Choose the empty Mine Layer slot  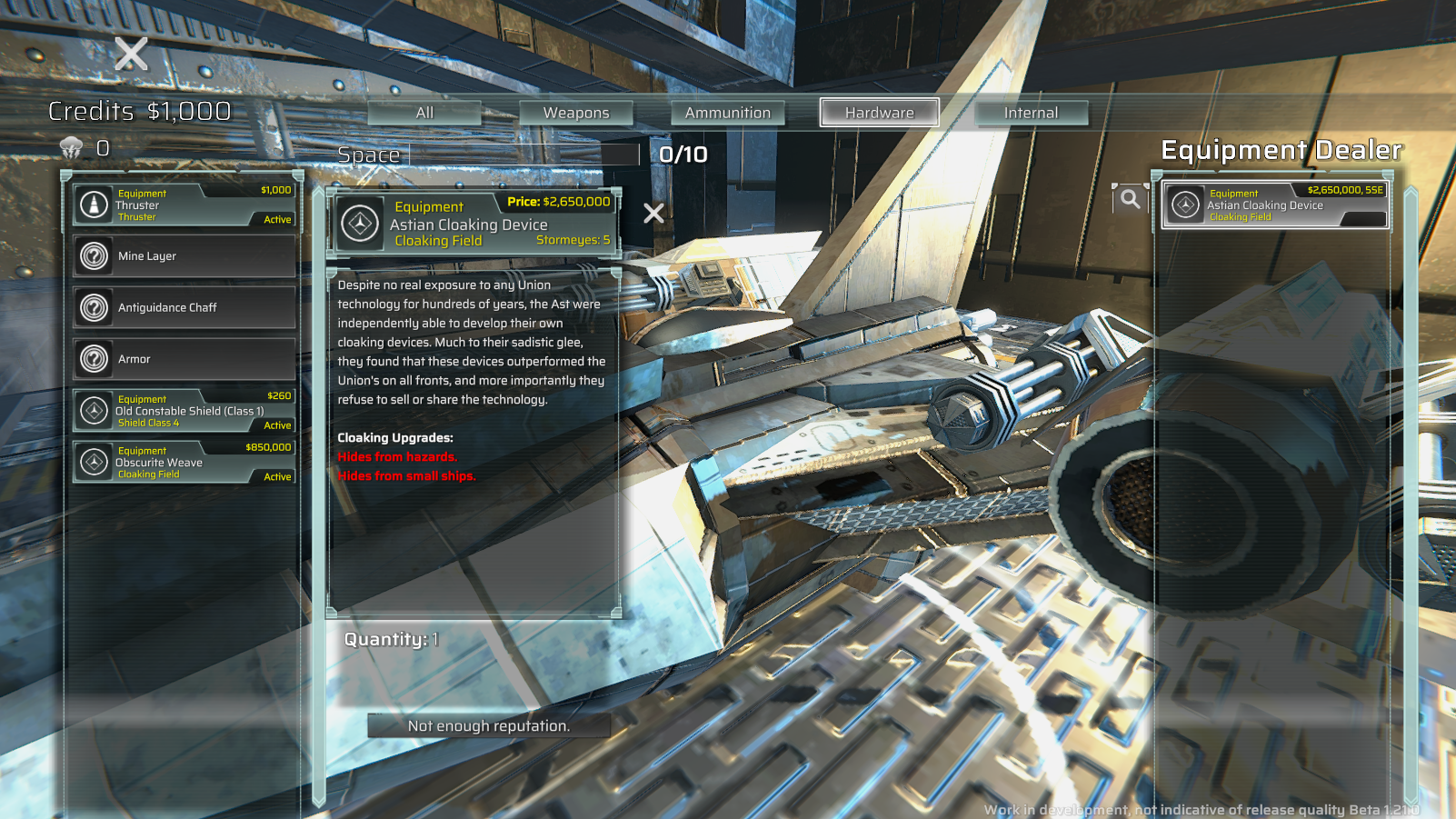184,256
